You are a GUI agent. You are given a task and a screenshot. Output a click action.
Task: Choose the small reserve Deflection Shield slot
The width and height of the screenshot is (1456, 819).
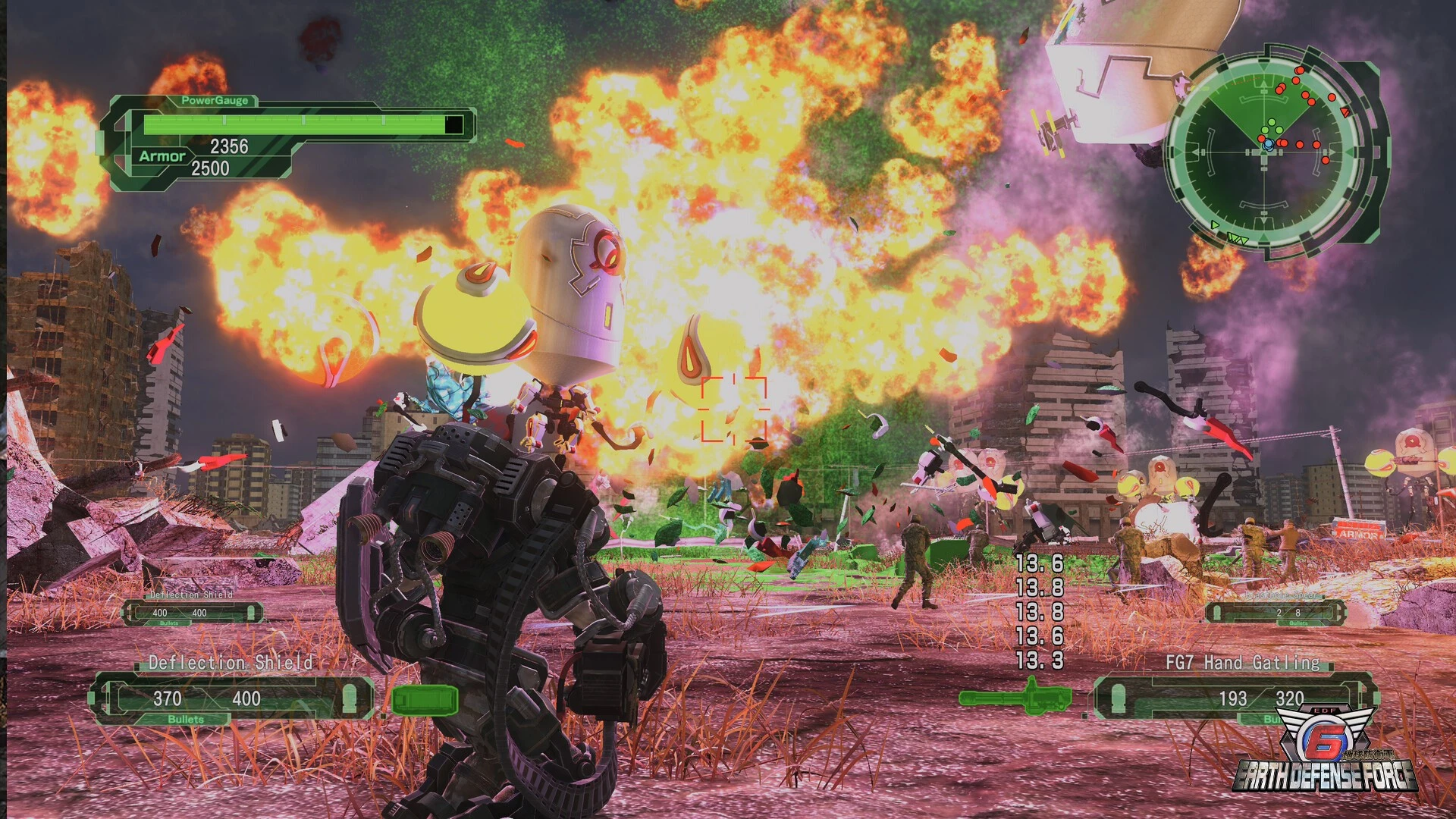click(193, 612)
